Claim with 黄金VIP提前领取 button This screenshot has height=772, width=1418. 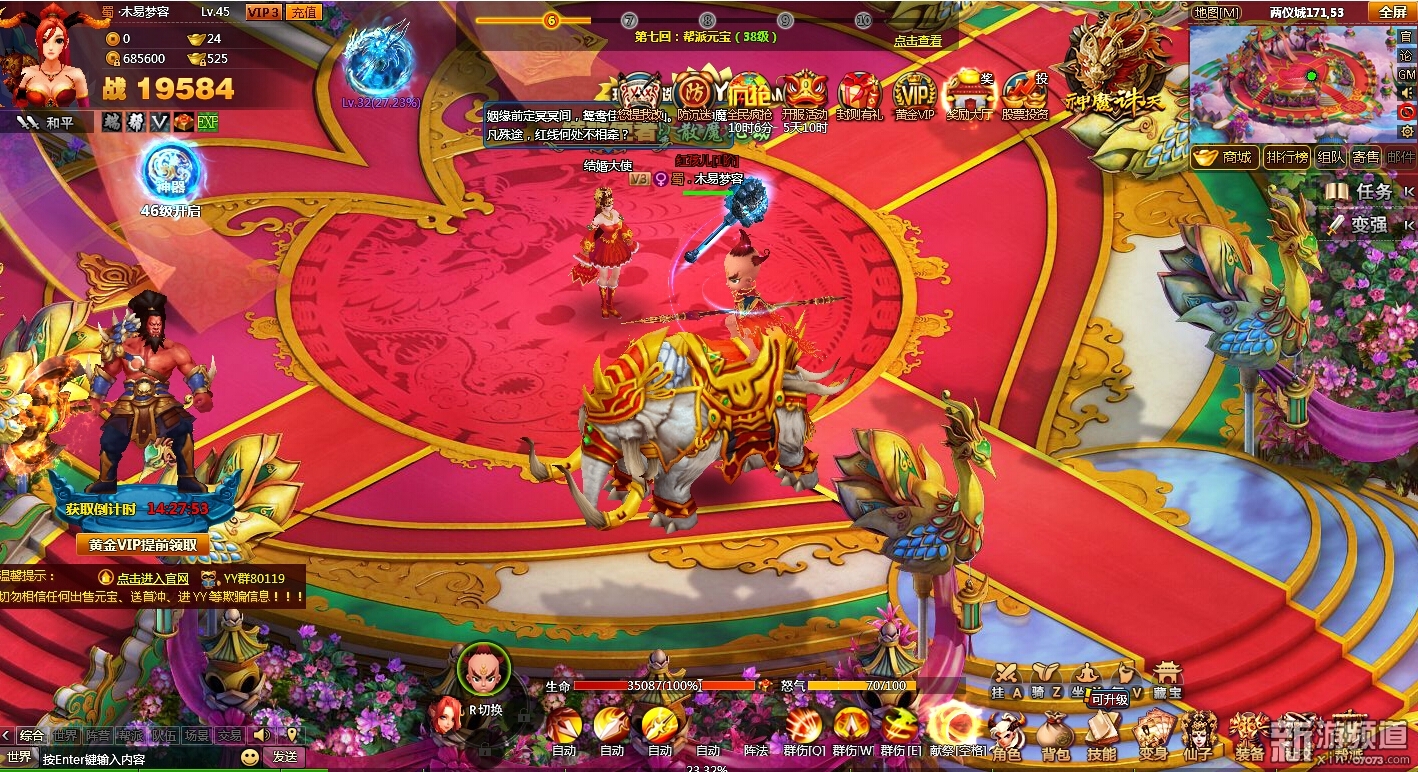[143, 545]
